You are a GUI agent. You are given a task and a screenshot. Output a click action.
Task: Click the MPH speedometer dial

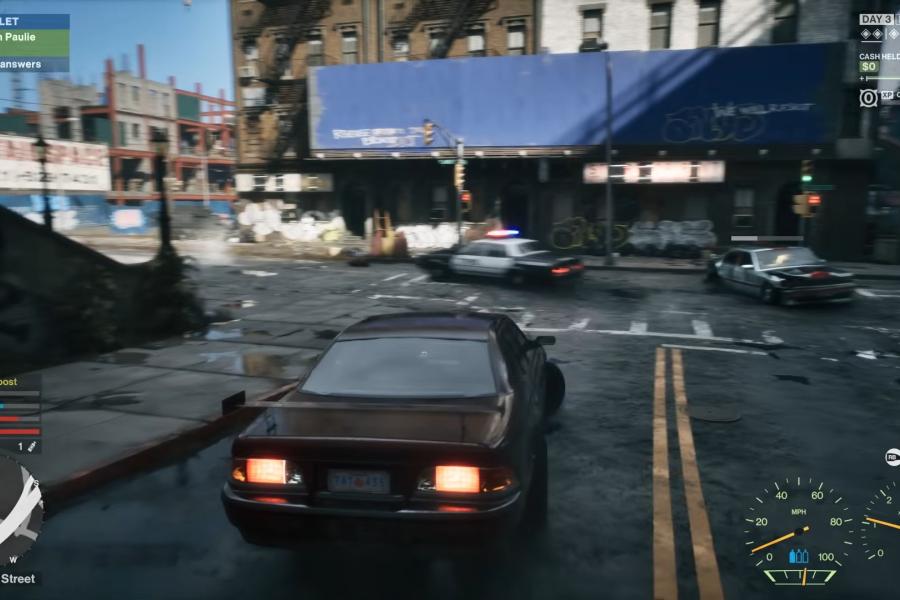pos(798,528)
